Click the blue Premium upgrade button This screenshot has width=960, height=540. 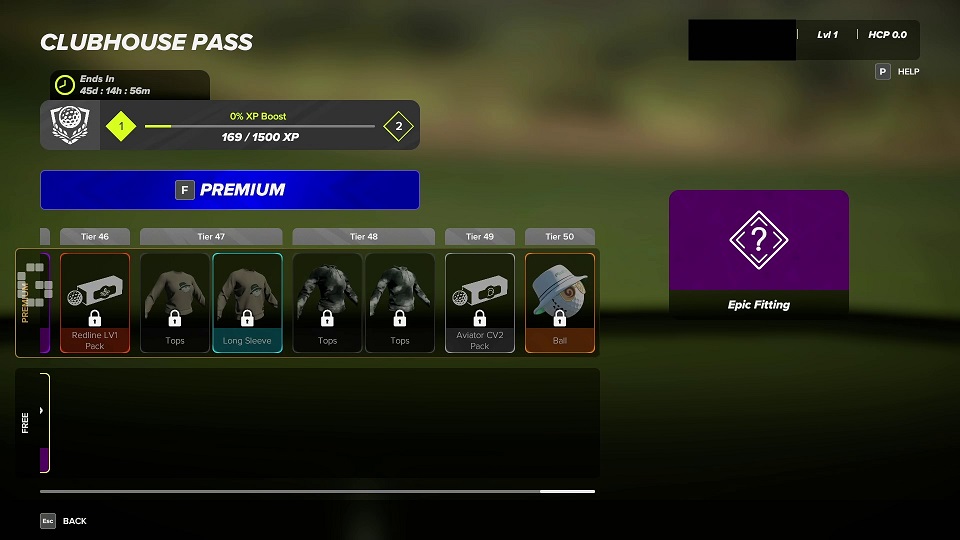pos(229,190)
